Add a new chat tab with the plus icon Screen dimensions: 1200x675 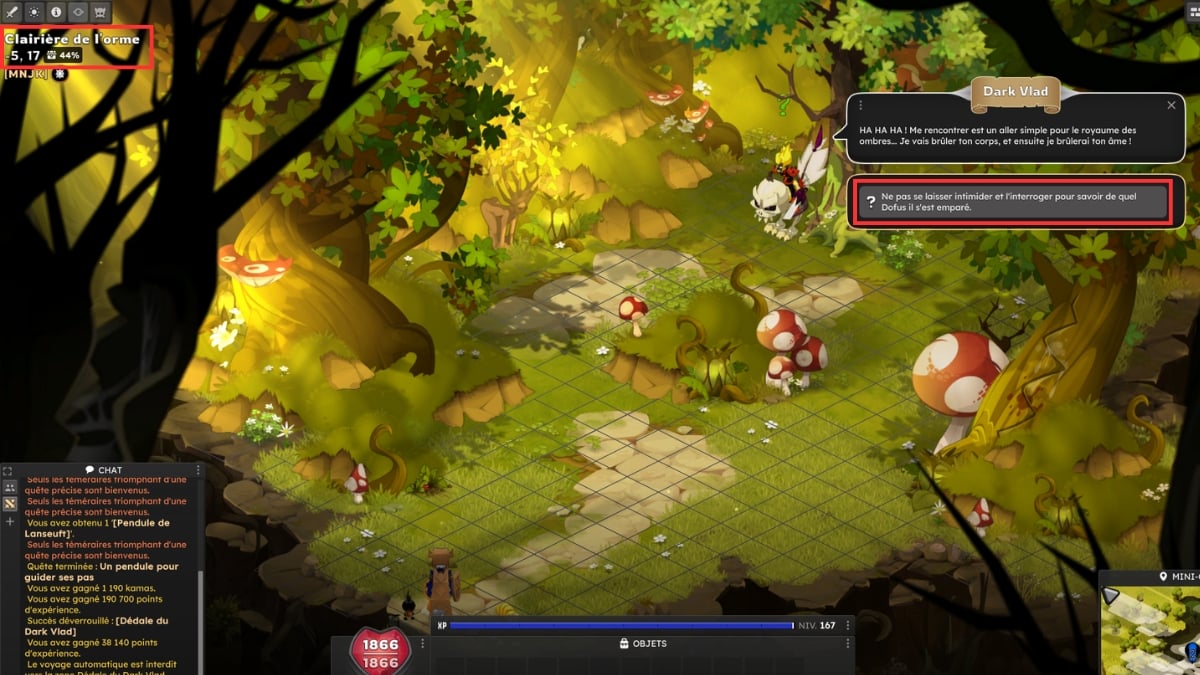coord(10,522)
